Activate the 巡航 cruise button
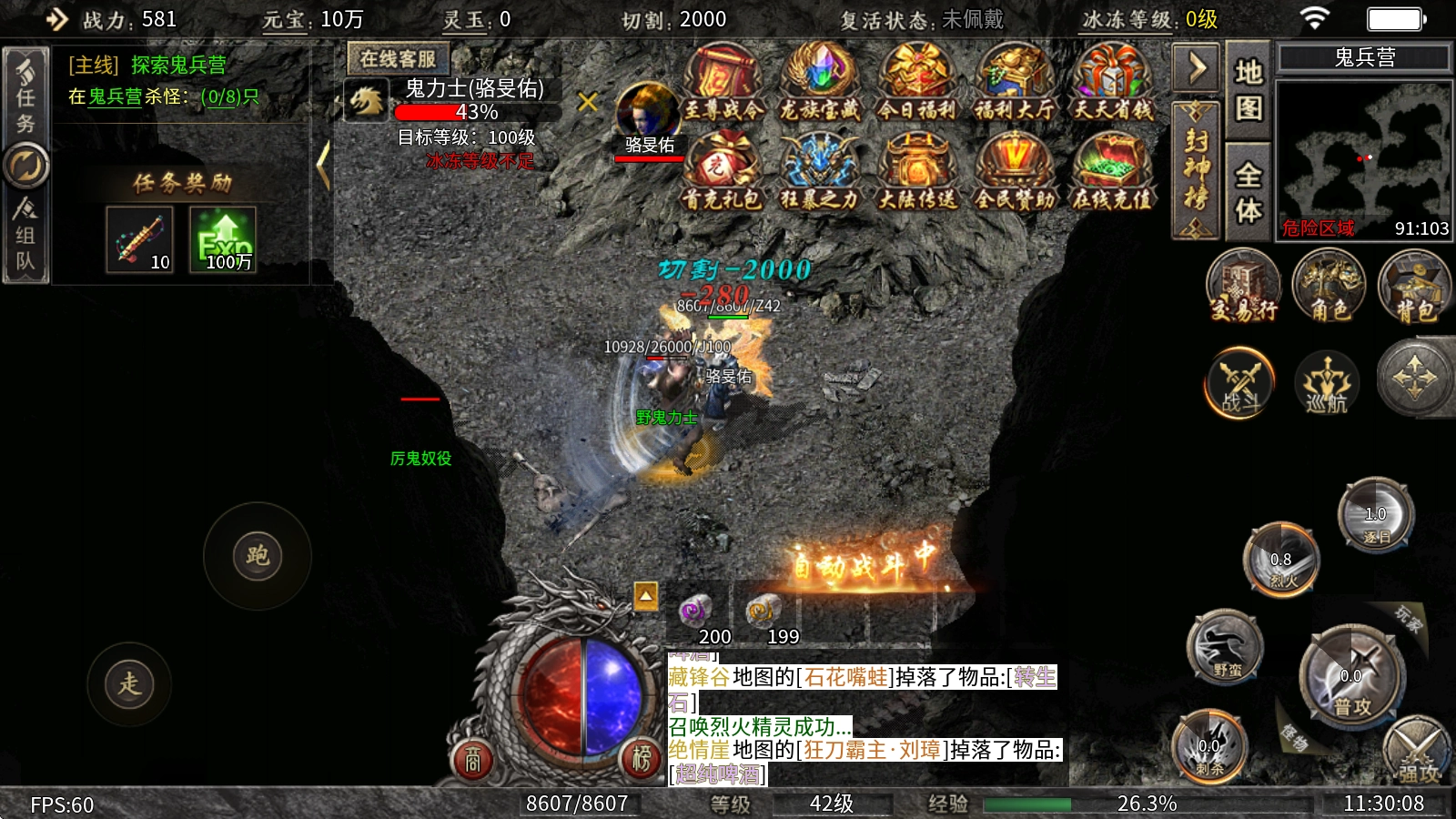Screen dimensions: 1456x819 point(1327,382)
